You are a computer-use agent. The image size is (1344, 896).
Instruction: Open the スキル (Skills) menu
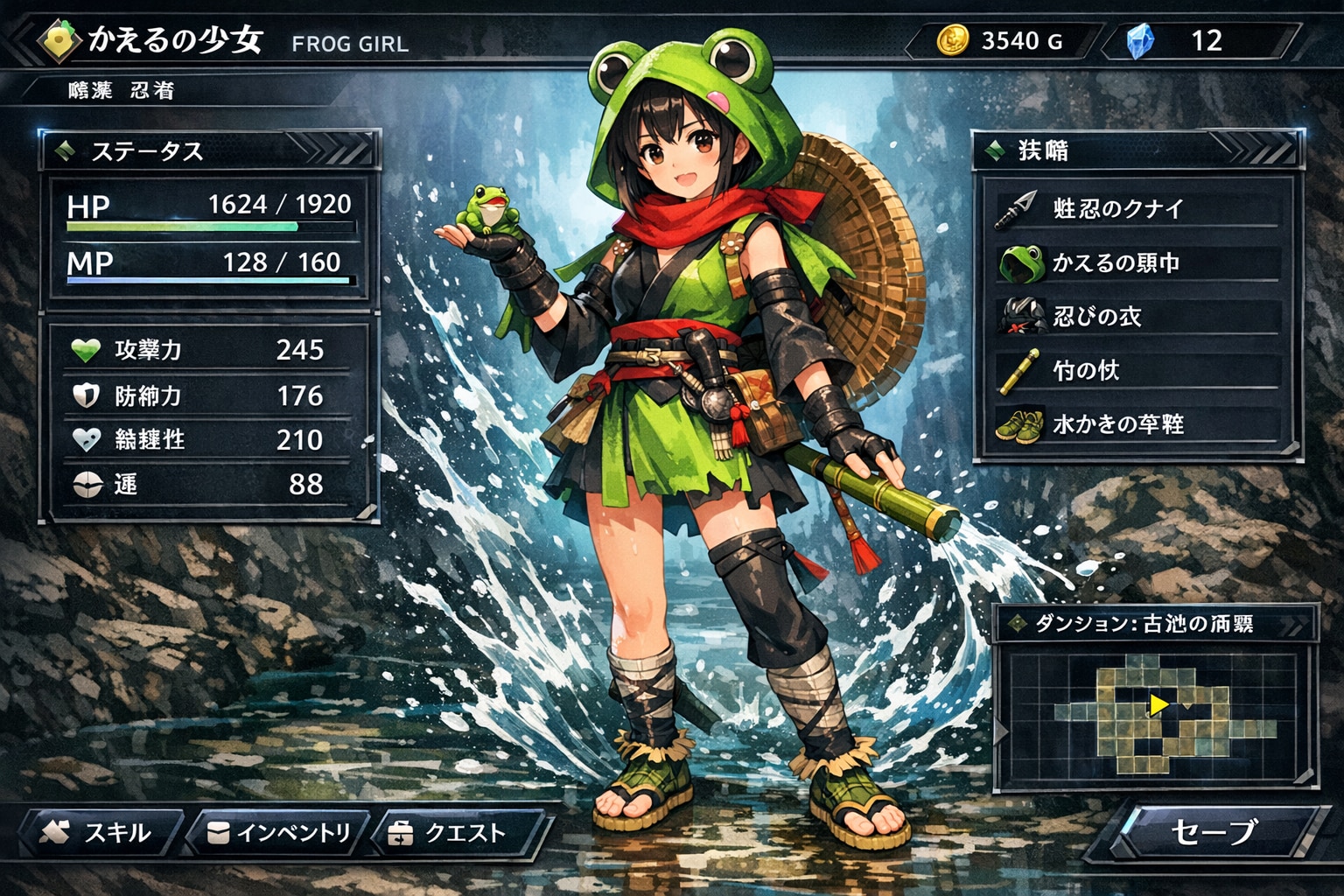coord(99,832)
